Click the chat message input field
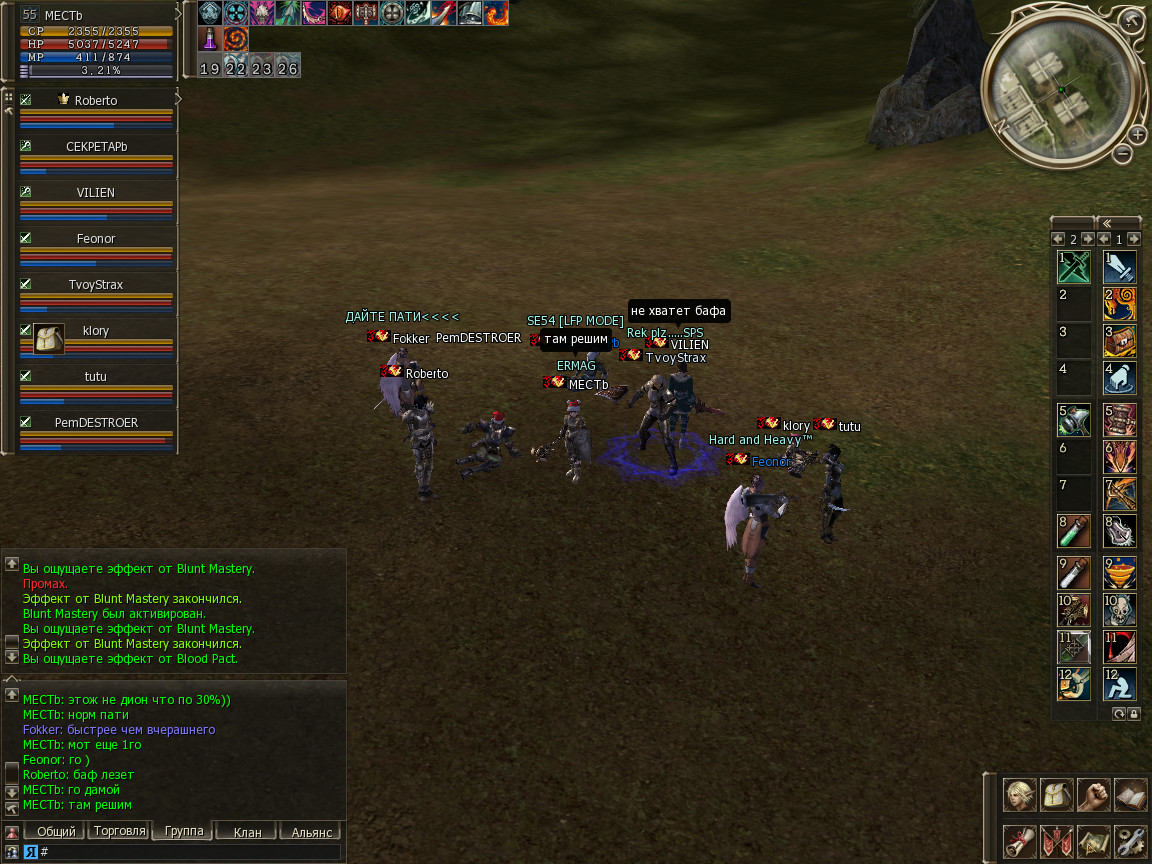 point(190,852)
